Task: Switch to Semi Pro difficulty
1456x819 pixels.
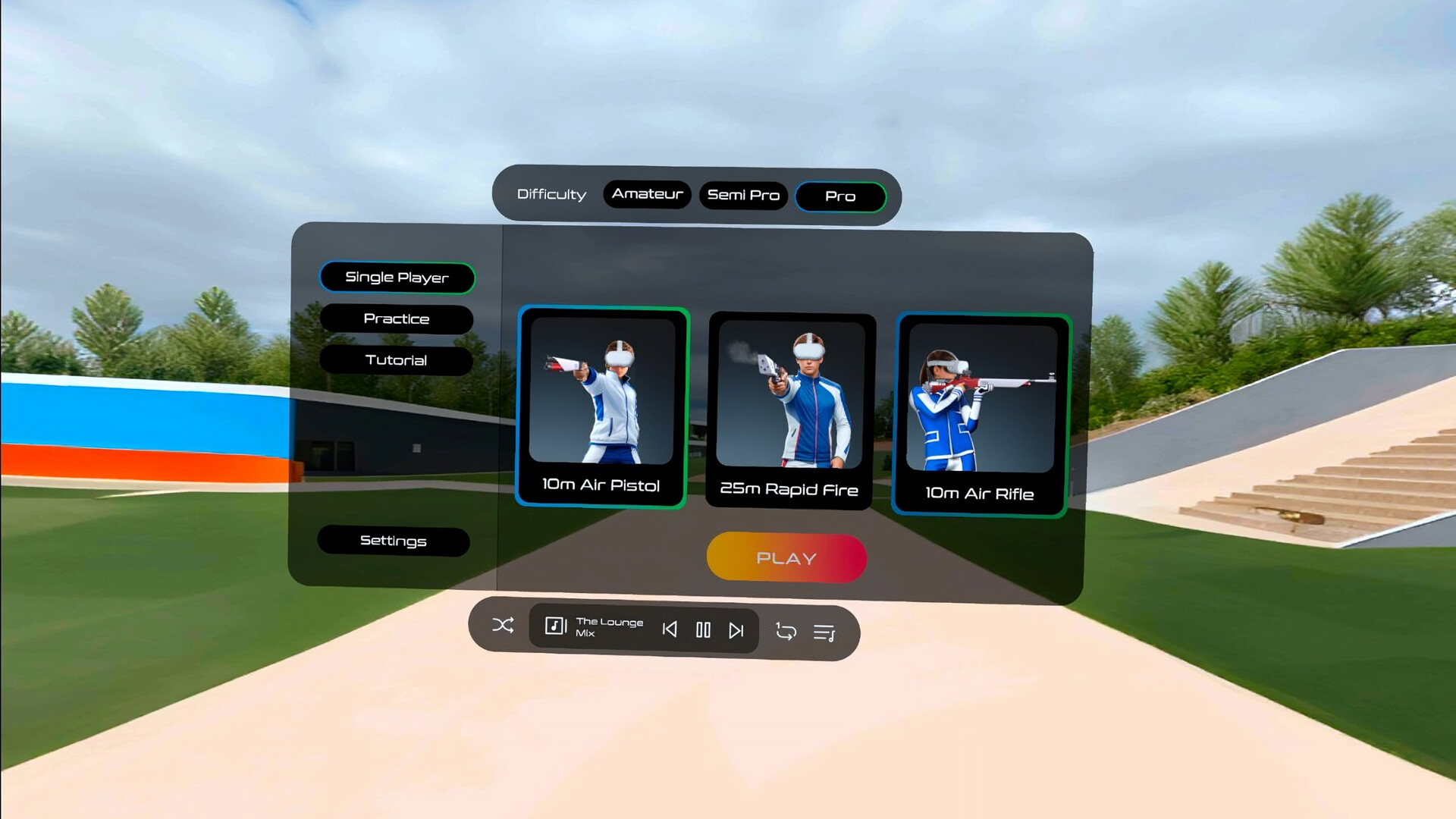Action: pyautogui.click(x=744, y=195)
